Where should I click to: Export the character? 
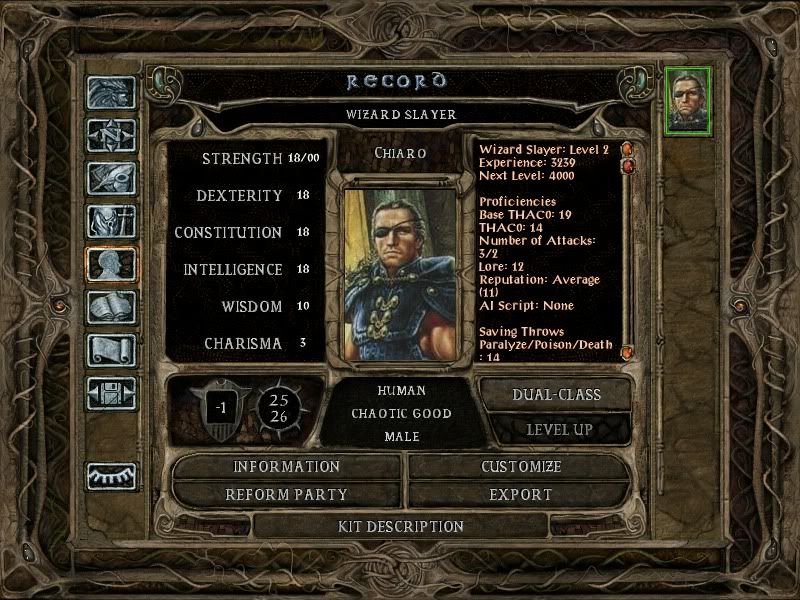pyautogui.click(x=521, y=494)
